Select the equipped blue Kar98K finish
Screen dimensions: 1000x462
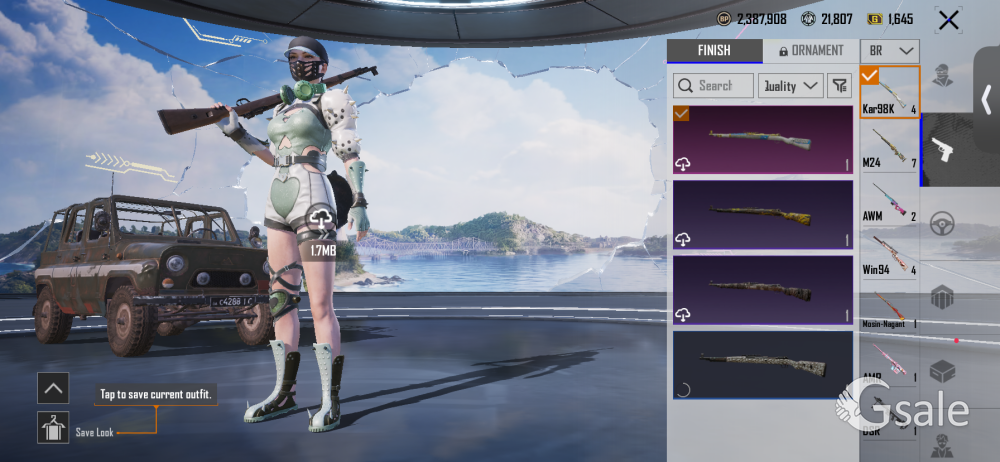tap(763, 140)
